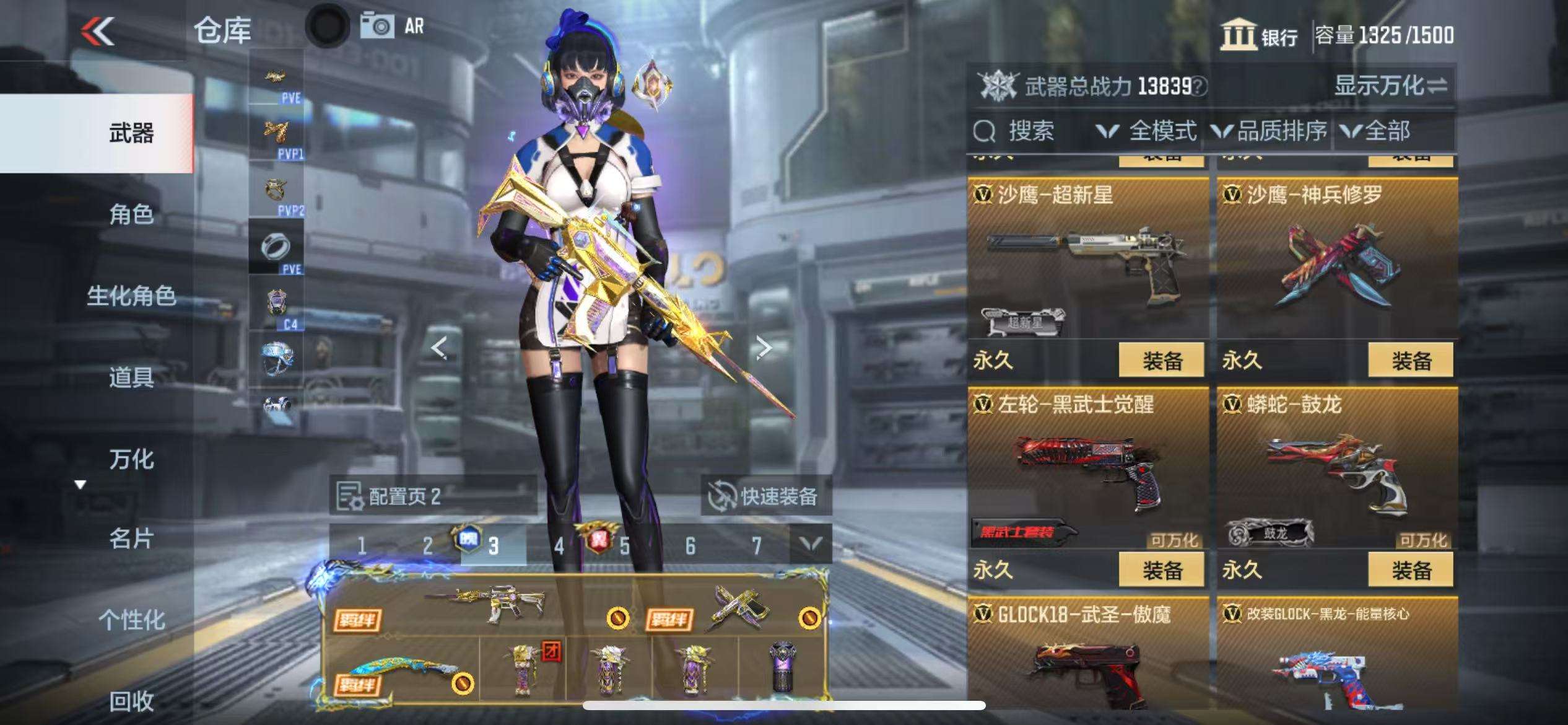Equip the 蟒蛇-鼓龙 revolver
This screenshot has height=725, width=1568.
coord(1410,569)
